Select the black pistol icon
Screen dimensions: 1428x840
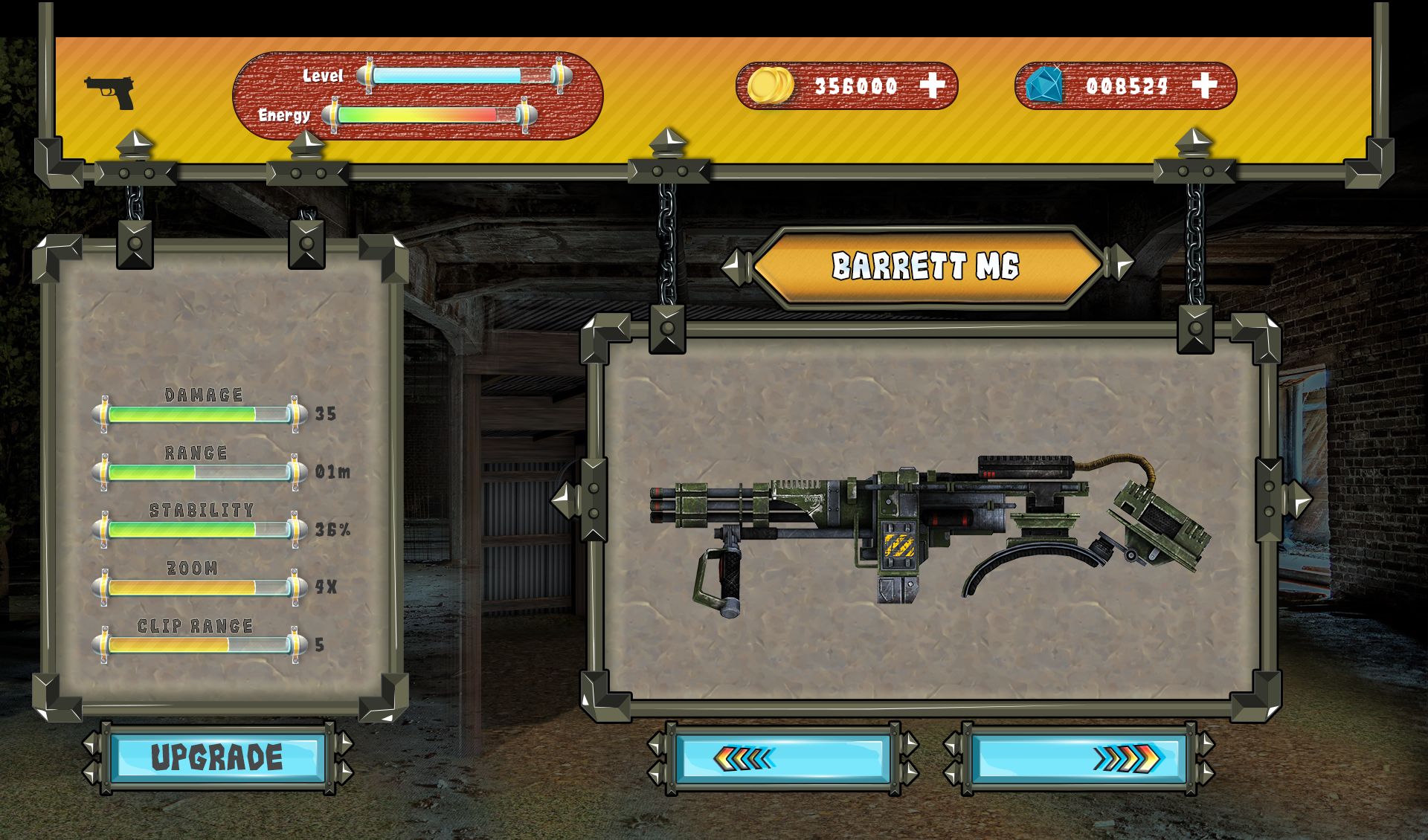click(109, 92)
